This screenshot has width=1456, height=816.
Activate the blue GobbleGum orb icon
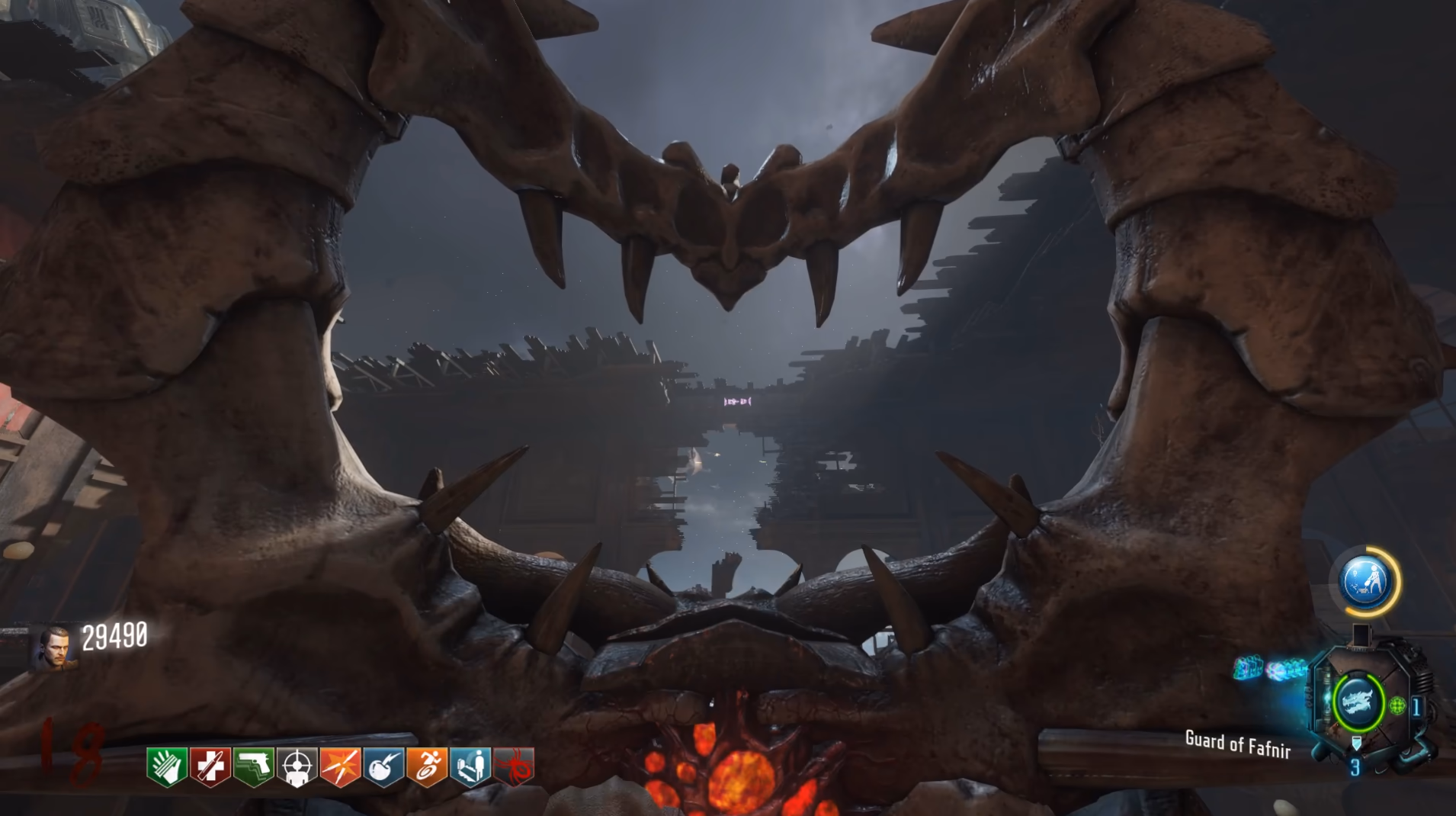[x=1365, y=582]
